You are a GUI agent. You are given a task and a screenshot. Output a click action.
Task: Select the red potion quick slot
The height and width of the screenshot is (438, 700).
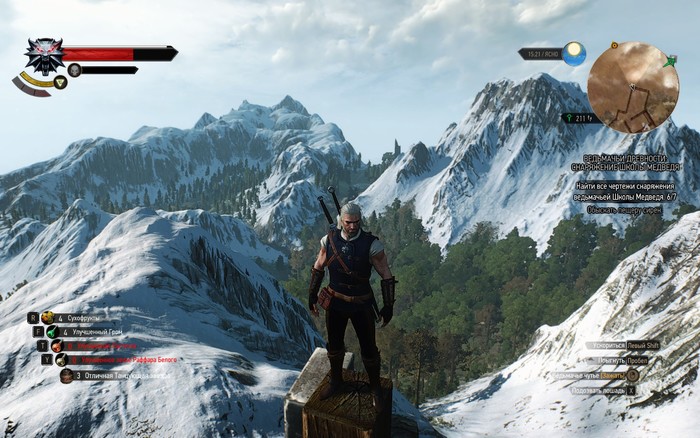click(x=57, y=345)
